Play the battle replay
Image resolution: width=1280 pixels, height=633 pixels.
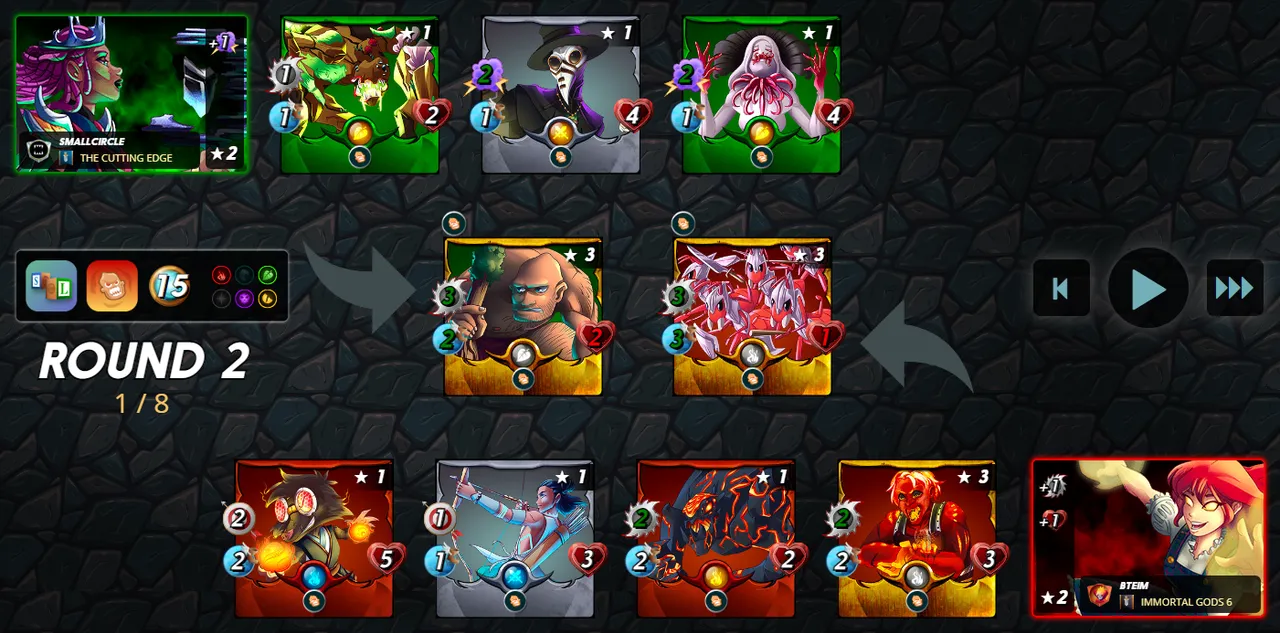click(1148, 289)
